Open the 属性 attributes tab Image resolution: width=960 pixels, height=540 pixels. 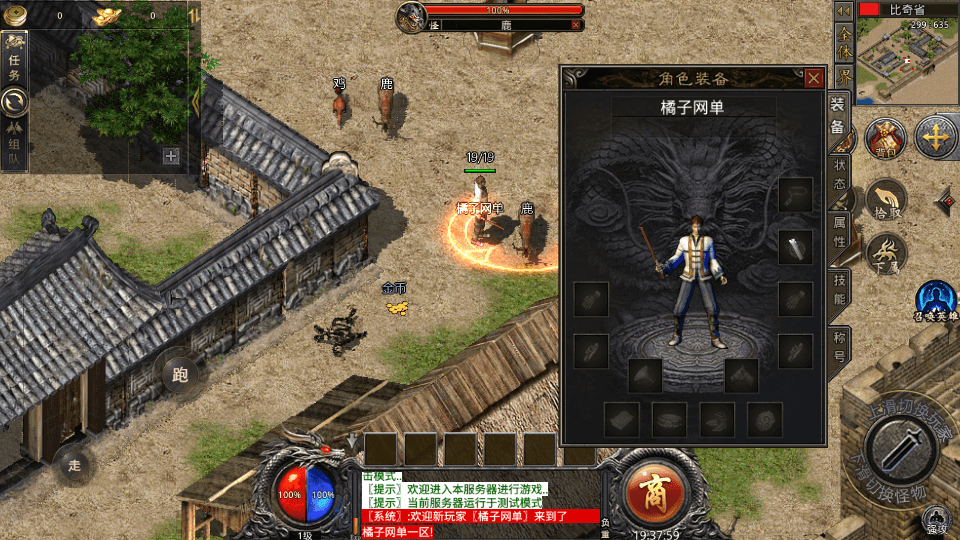coord(839,232)
